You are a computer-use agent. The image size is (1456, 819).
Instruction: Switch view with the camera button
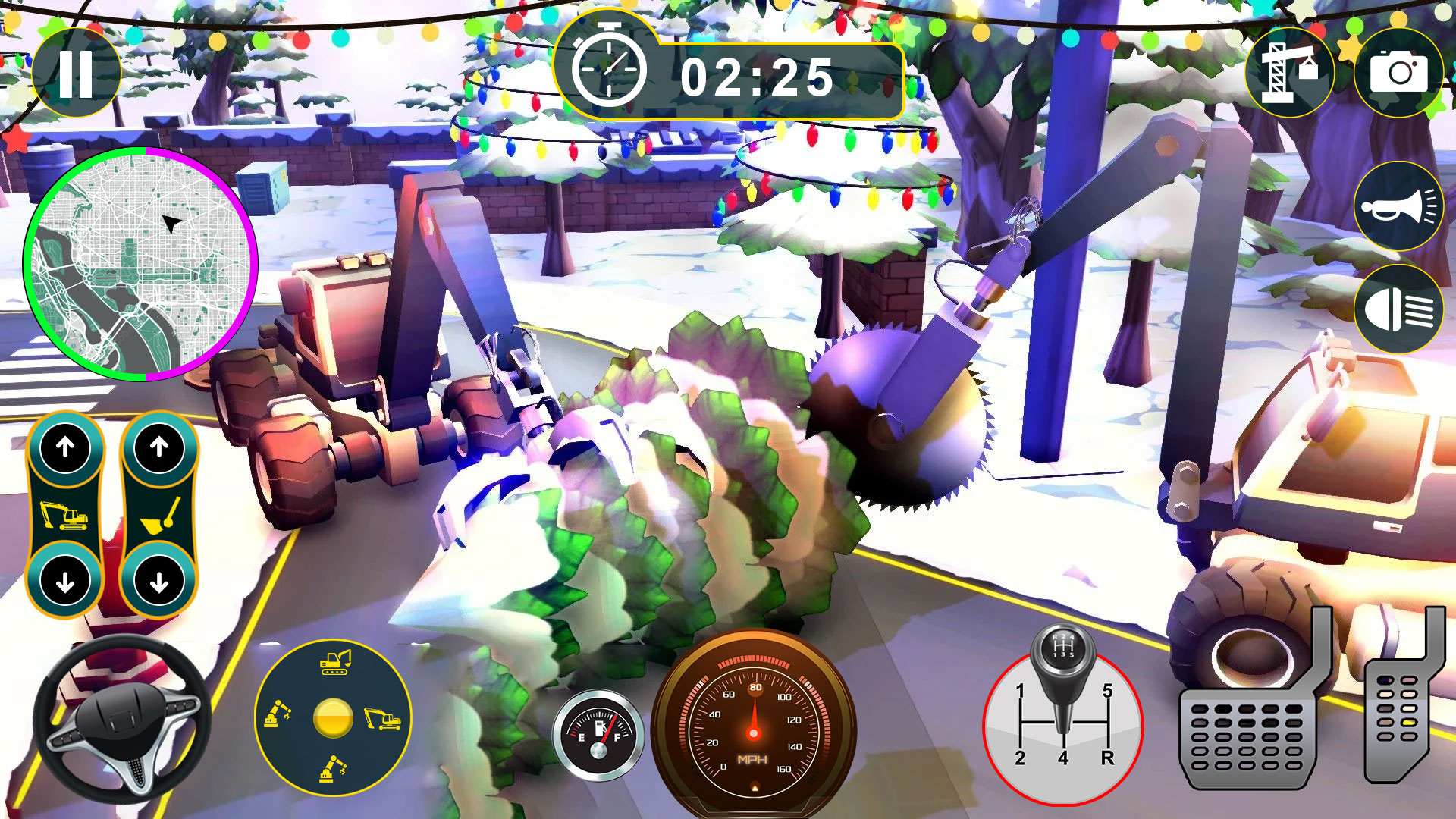coord(1398,73)
